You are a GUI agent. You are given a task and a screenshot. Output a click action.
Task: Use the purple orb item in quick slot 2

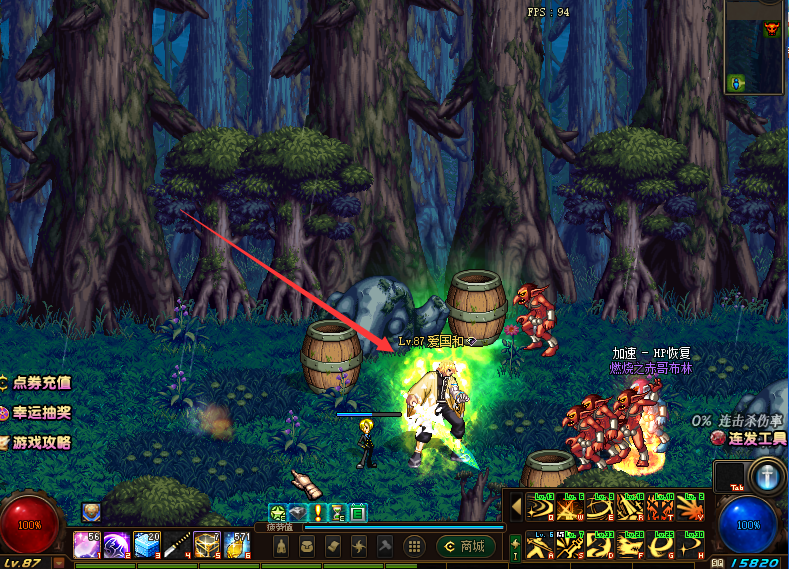click(116, 545)
